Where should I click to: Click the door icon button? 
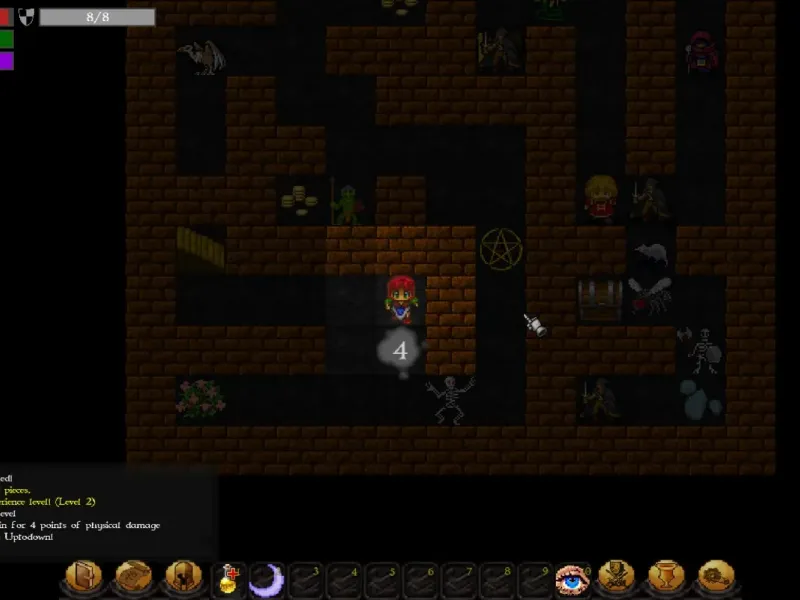[83, 578]
